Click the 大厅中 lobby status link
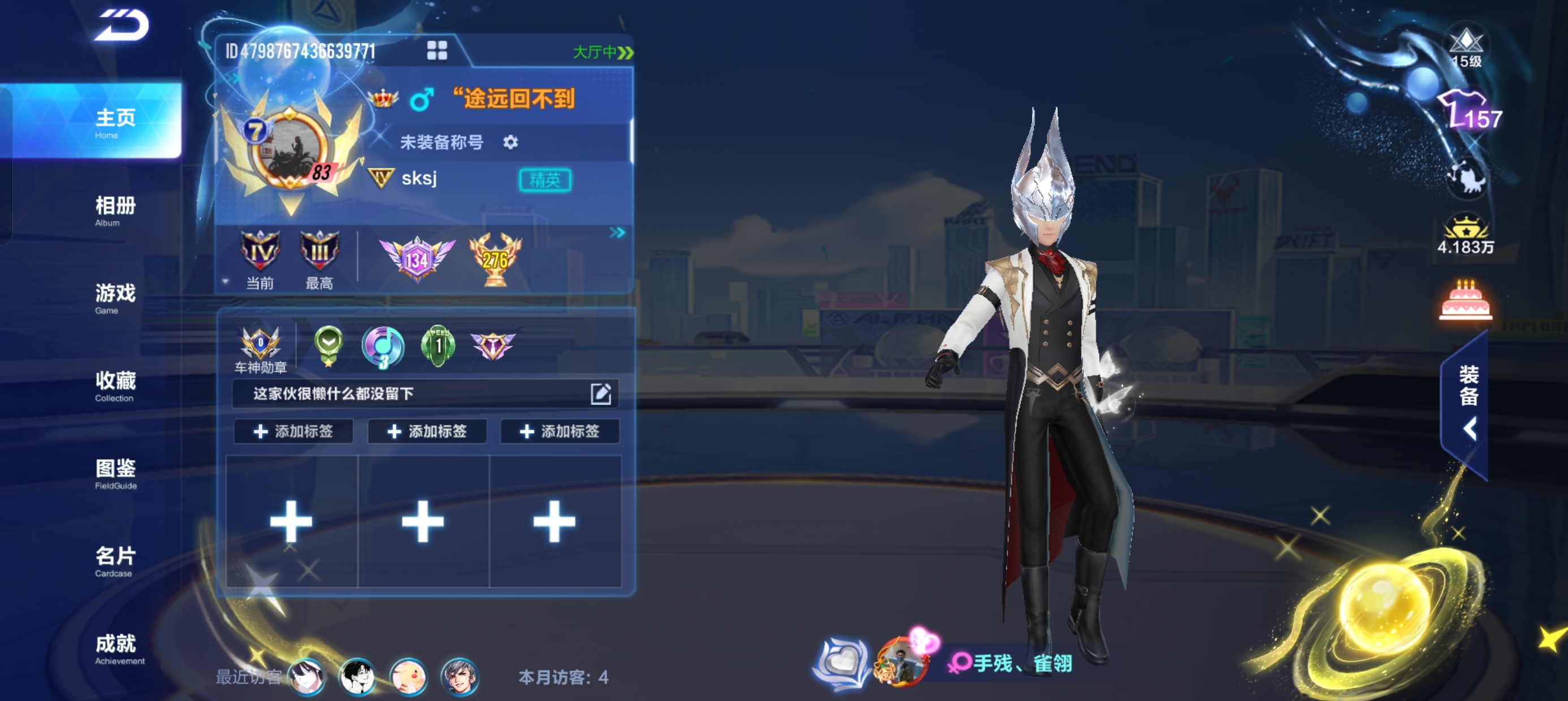Screen dimensions: 1568x701 pyautogui.click(x=602, y=53)
